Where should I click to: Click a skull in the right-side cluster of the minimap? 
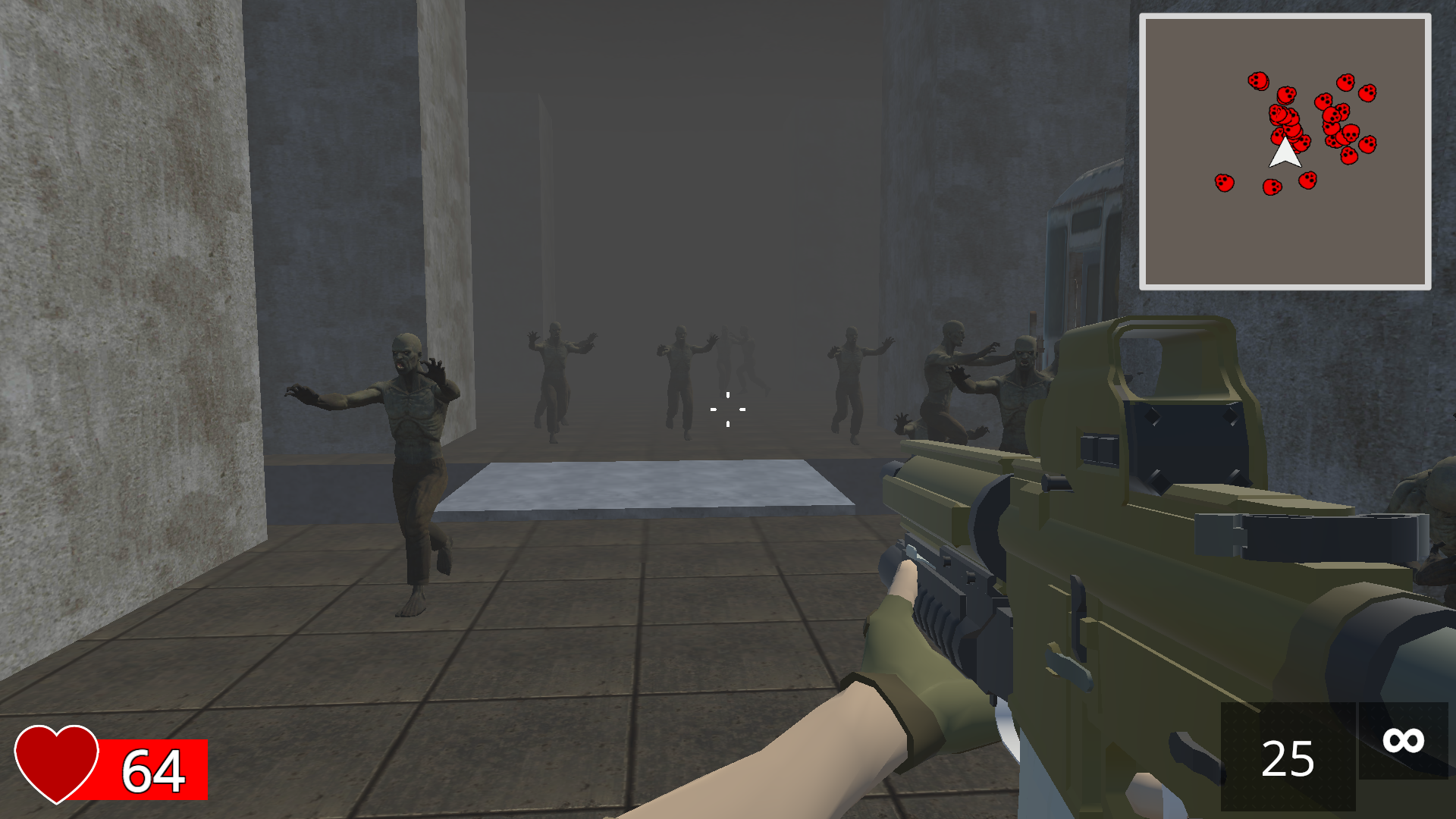tap(1351, 134)
